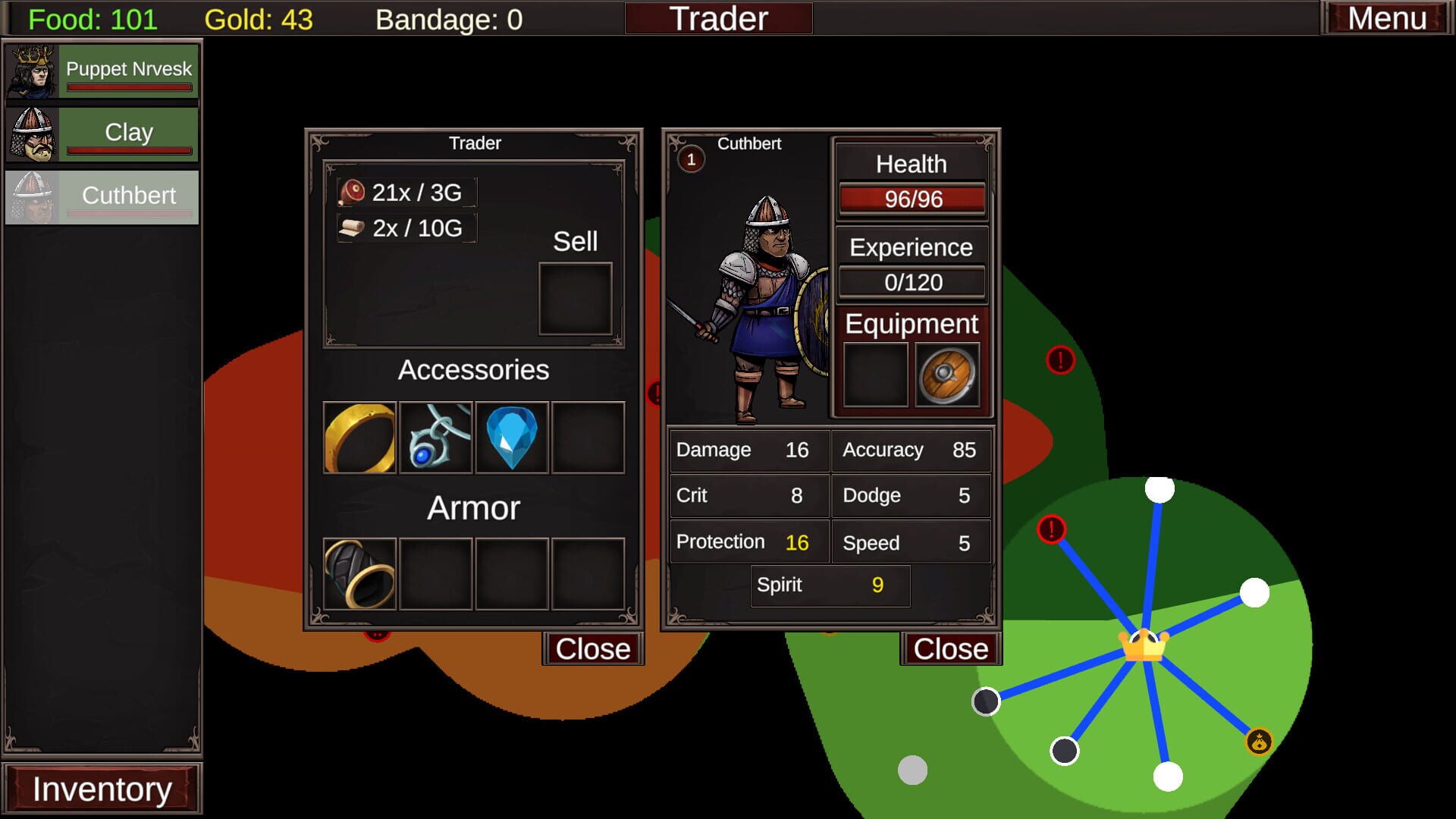The height and width of the screenshot is (819, 1456).
Task: Select the silver necklace accessory
Action: 435,438
